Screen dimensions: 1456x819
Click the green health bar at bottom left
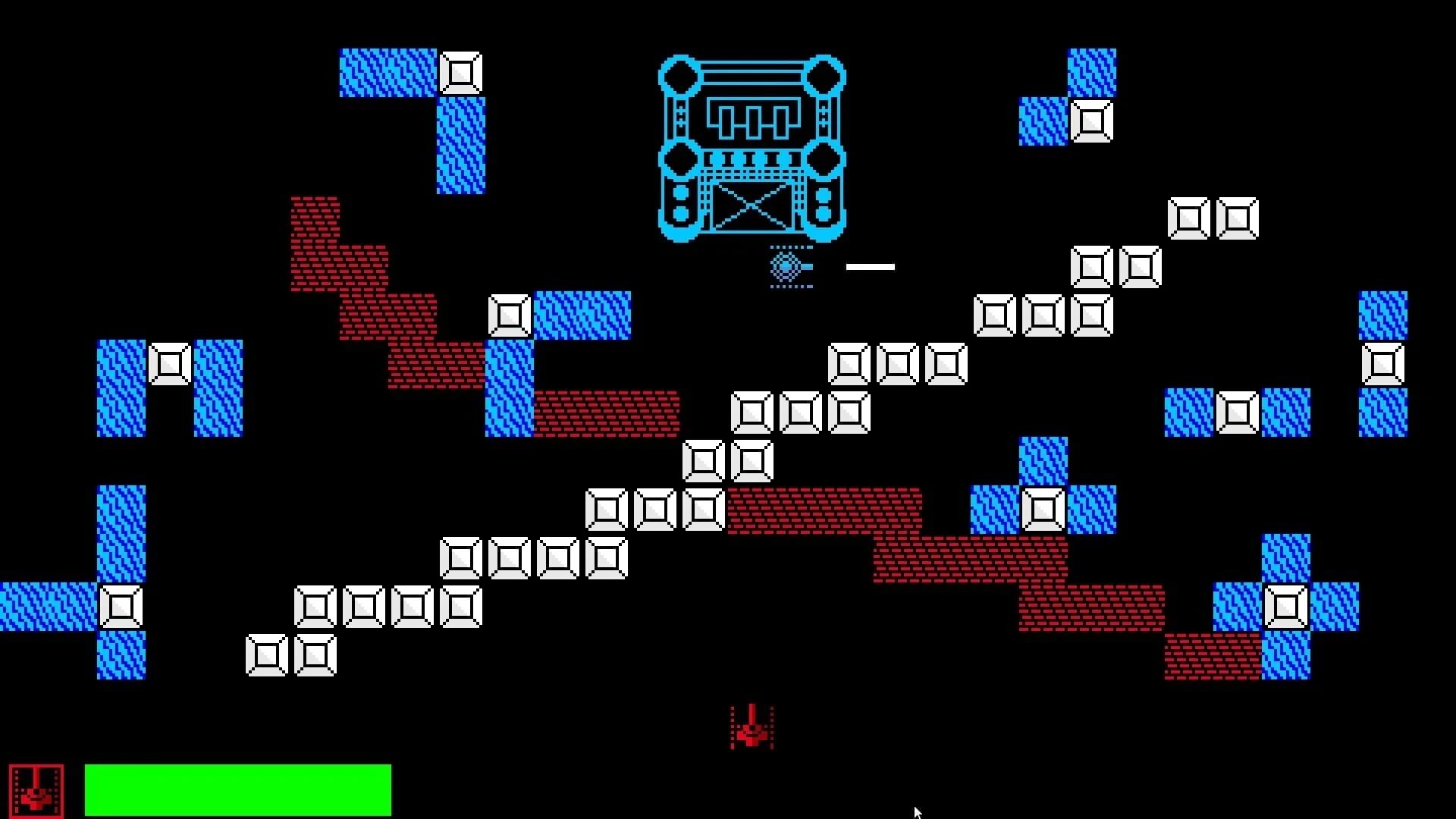[x=239, y=789]
